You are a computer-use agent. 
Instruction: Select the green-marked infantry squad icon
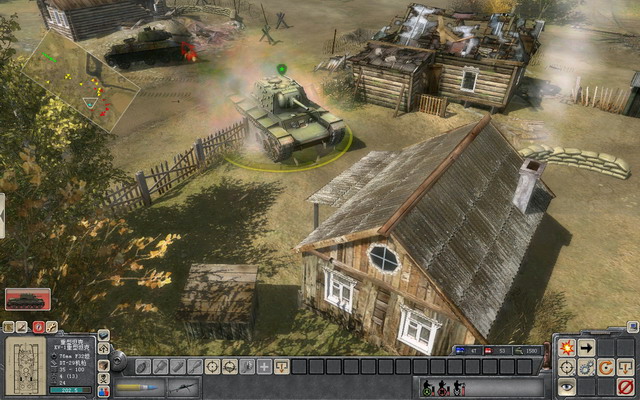427,387
